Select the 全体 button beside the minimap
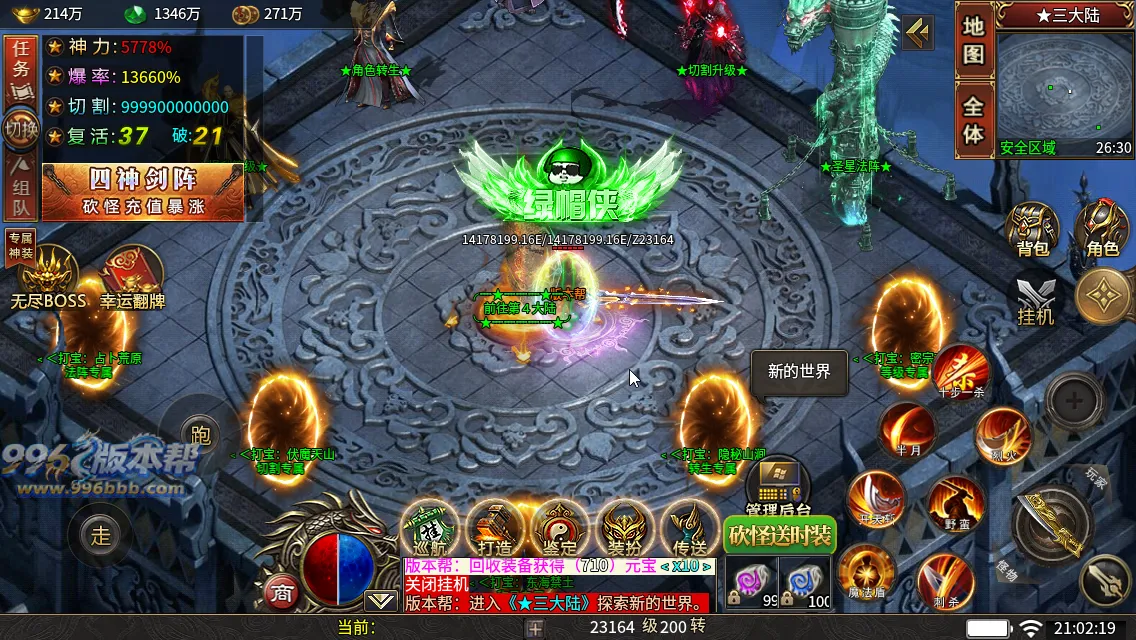The image size is (1136, 640). point(973,120)
